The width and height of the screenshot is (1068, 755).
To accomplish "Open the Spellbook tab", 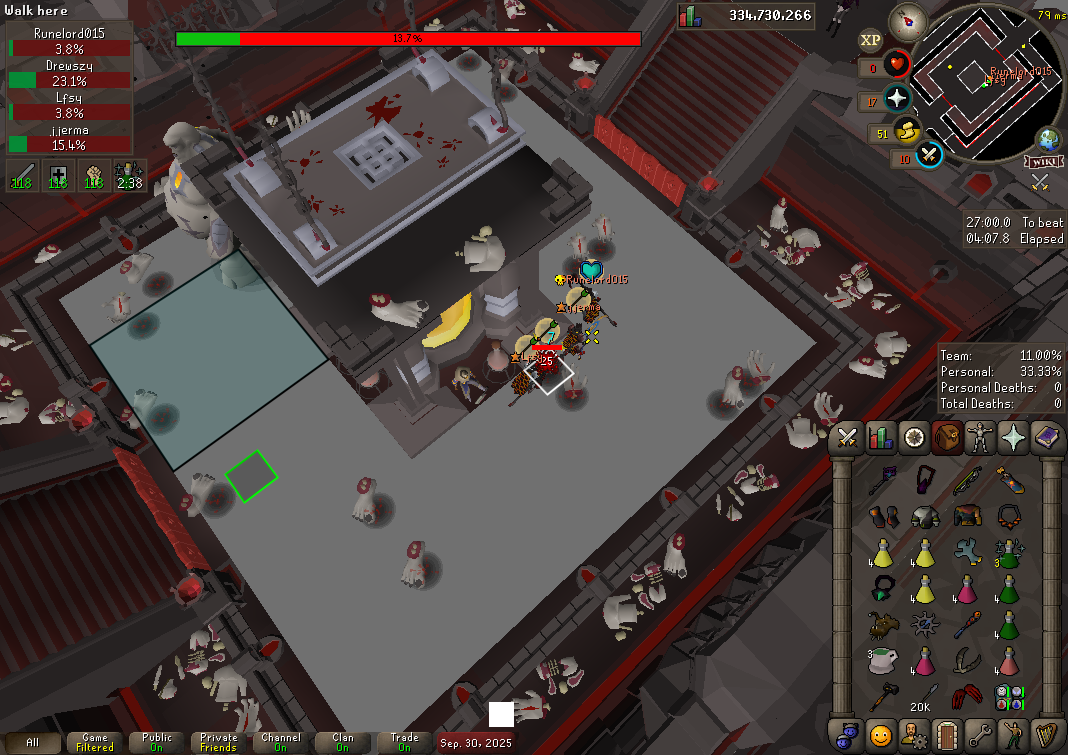I will click(x=1047, y=437).
